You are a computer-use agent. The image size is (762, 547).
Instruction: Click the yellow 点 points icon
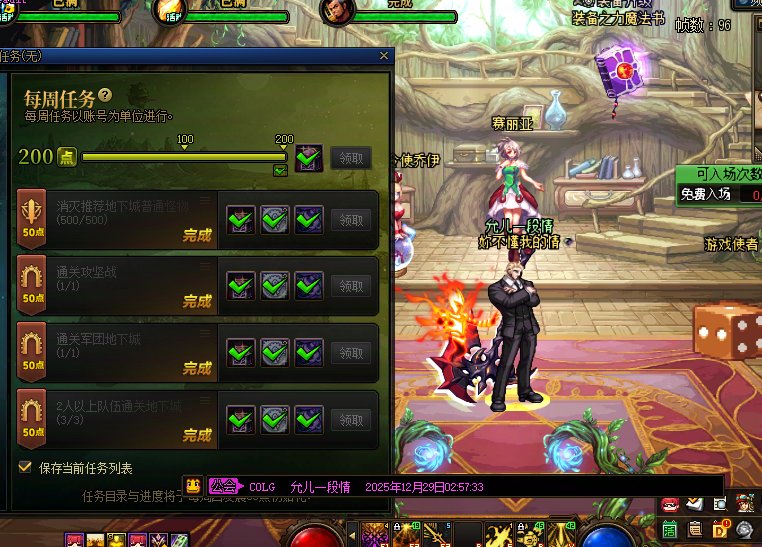pyautogui.click(x=67, y=157)
